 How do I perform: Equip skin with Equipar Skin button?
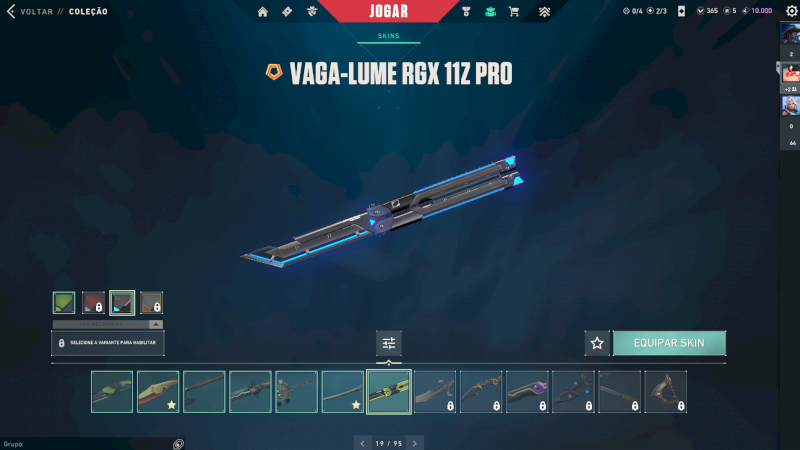(x=669, y=343)
